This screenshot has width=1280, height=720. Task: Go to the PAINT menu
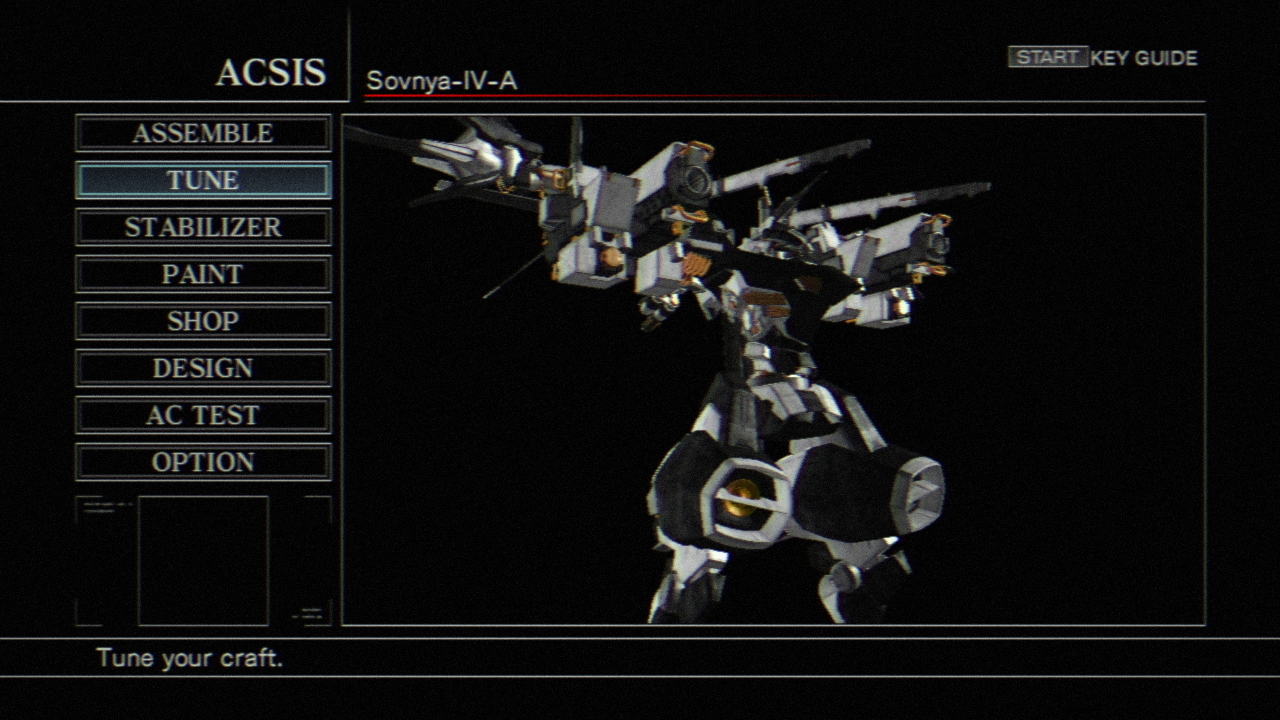pos(203,274)
